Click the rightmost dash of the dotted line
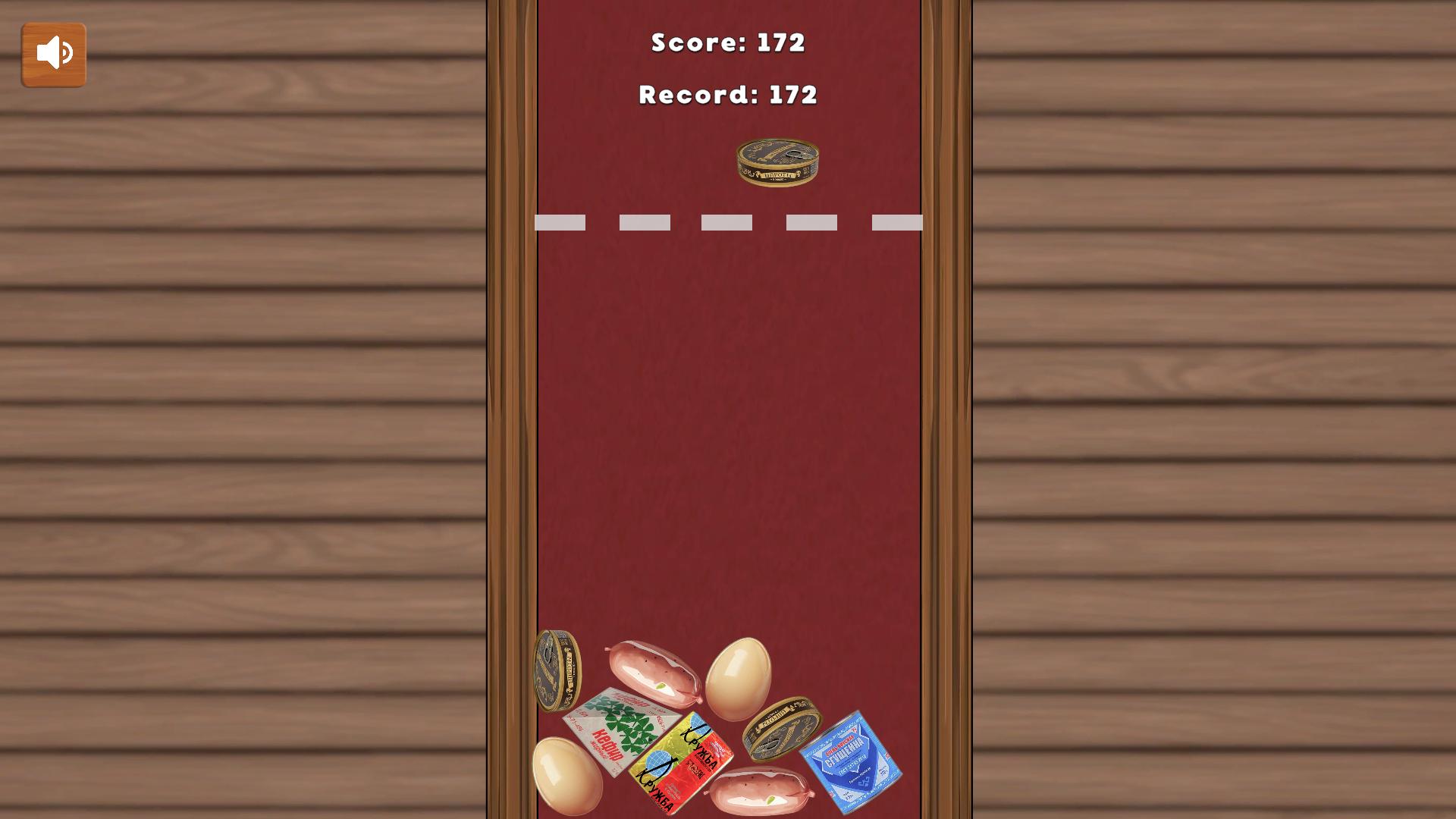Viewport: 1456px width, 819px height. tap(899, 221)
